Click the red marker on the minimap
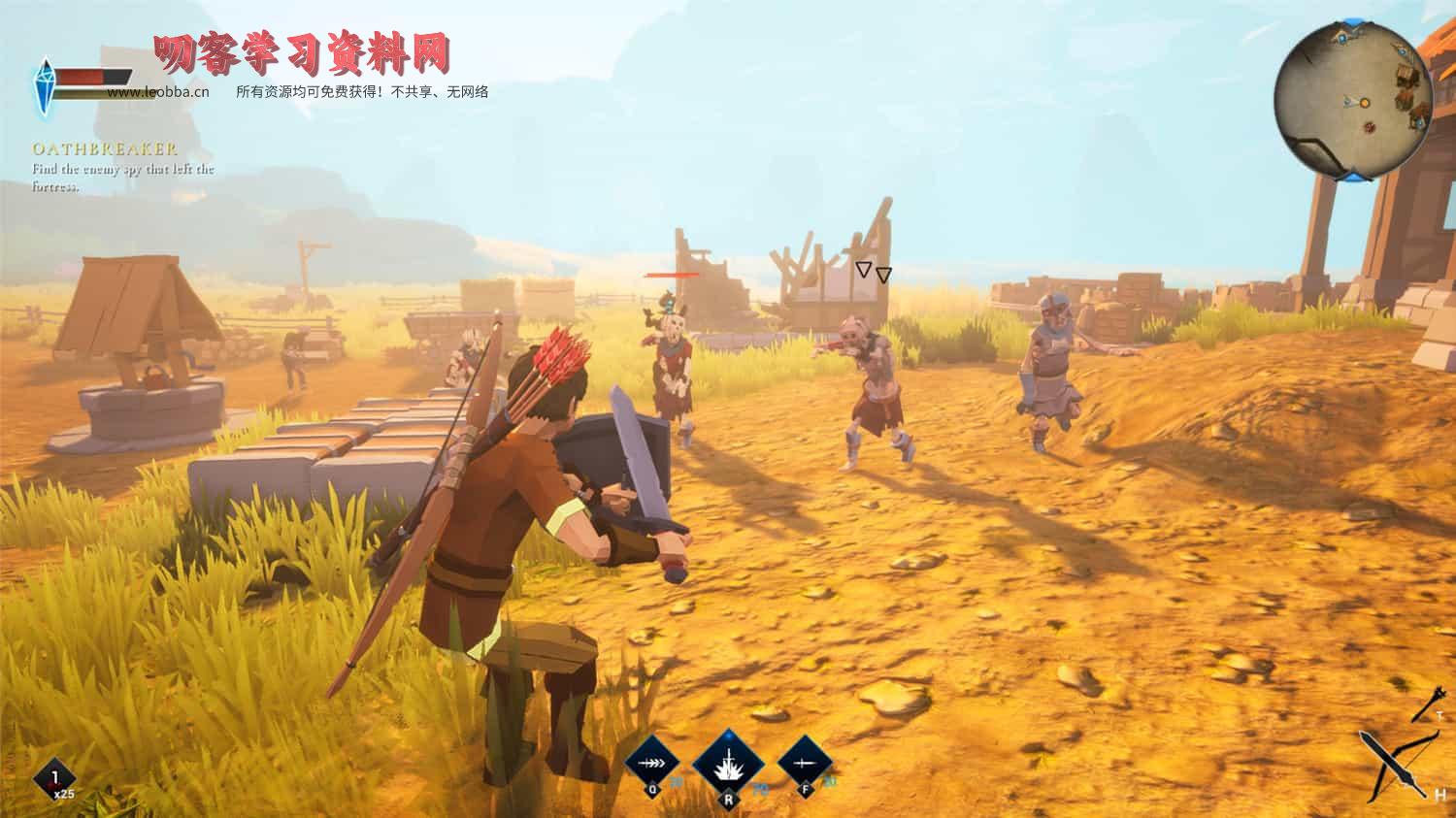1456x818 pixels. 1369,127
